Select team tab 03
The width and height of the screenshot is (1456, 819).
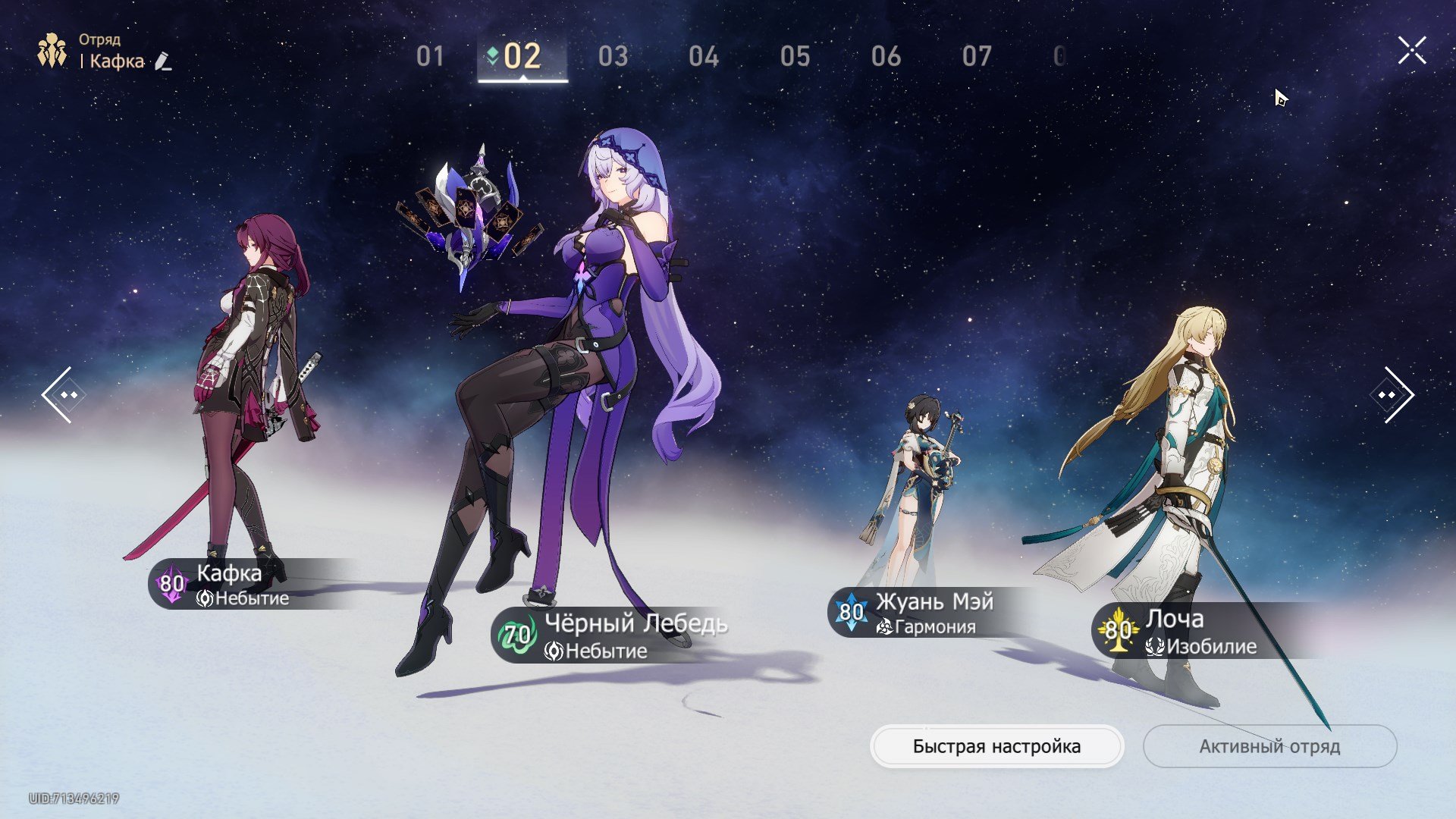point(613,57)
